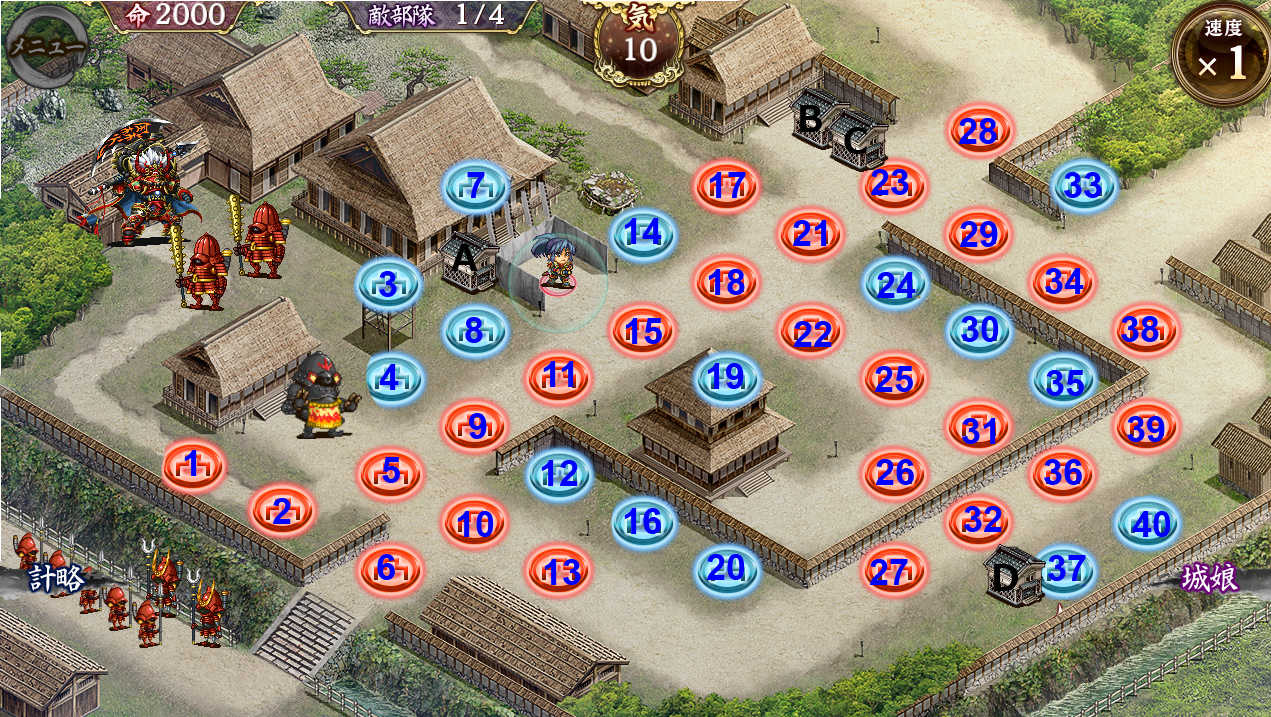Pick red placement tile 6
Screen dimensions: 1271x717
389,568
